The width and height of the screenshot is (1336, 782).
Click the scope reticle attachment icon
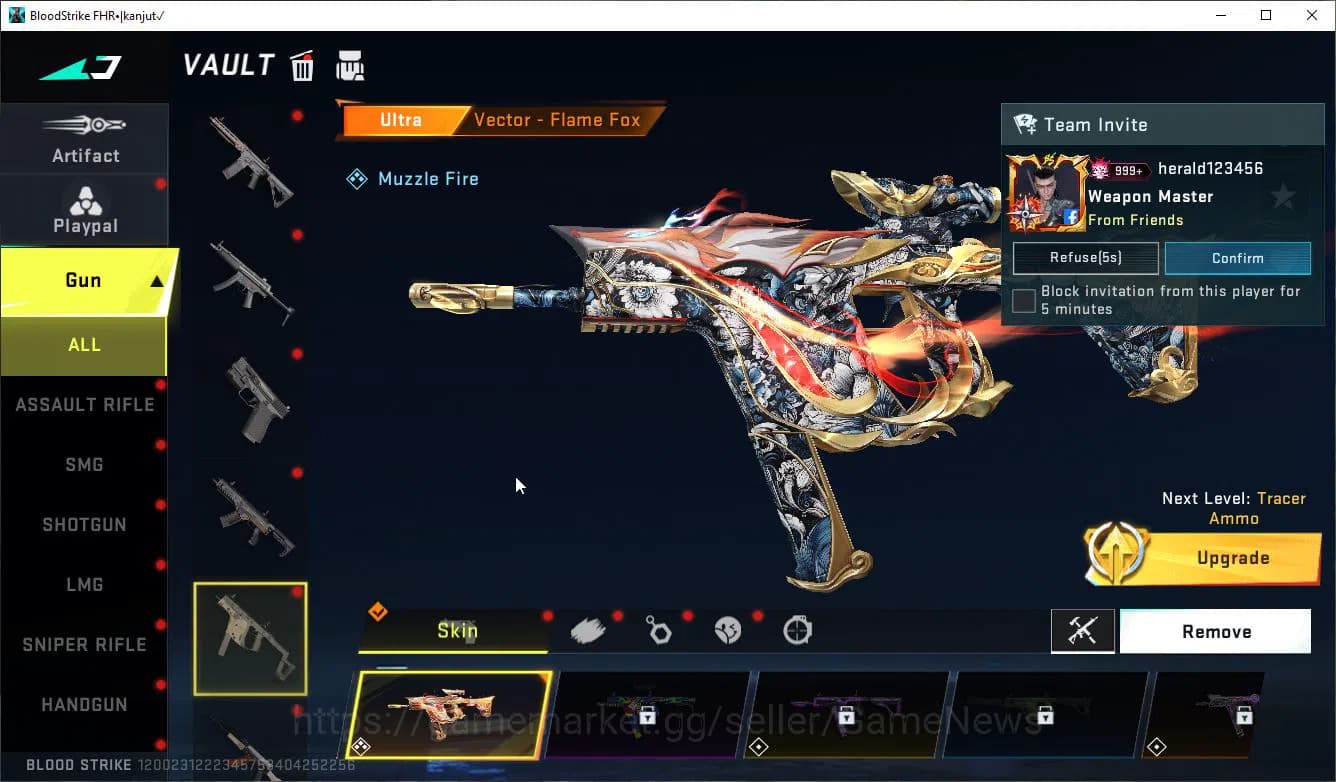(797, 630)
